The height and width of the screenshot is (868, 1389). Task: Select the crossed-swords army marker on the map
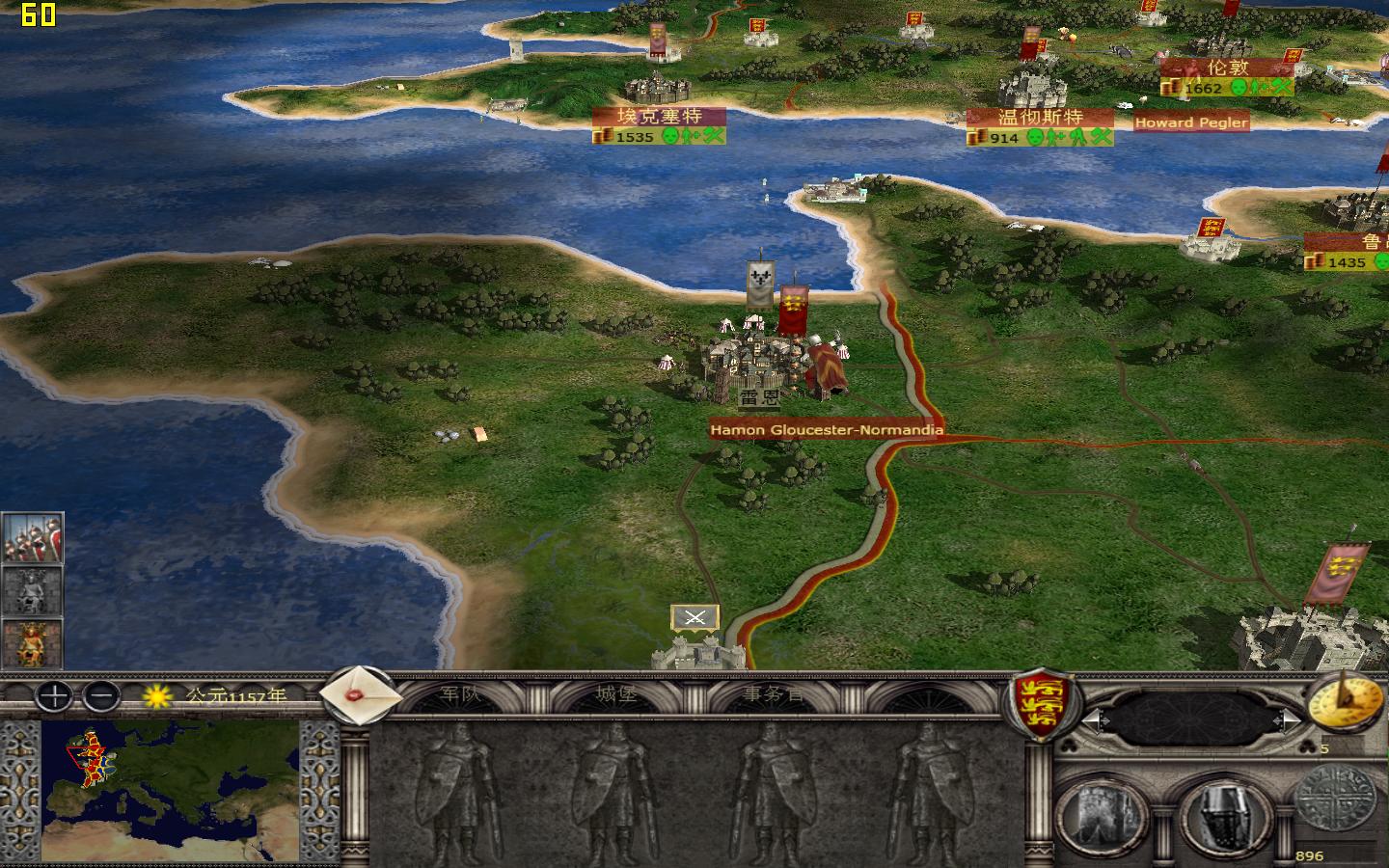pyautogui.click(x=695, y=617)
